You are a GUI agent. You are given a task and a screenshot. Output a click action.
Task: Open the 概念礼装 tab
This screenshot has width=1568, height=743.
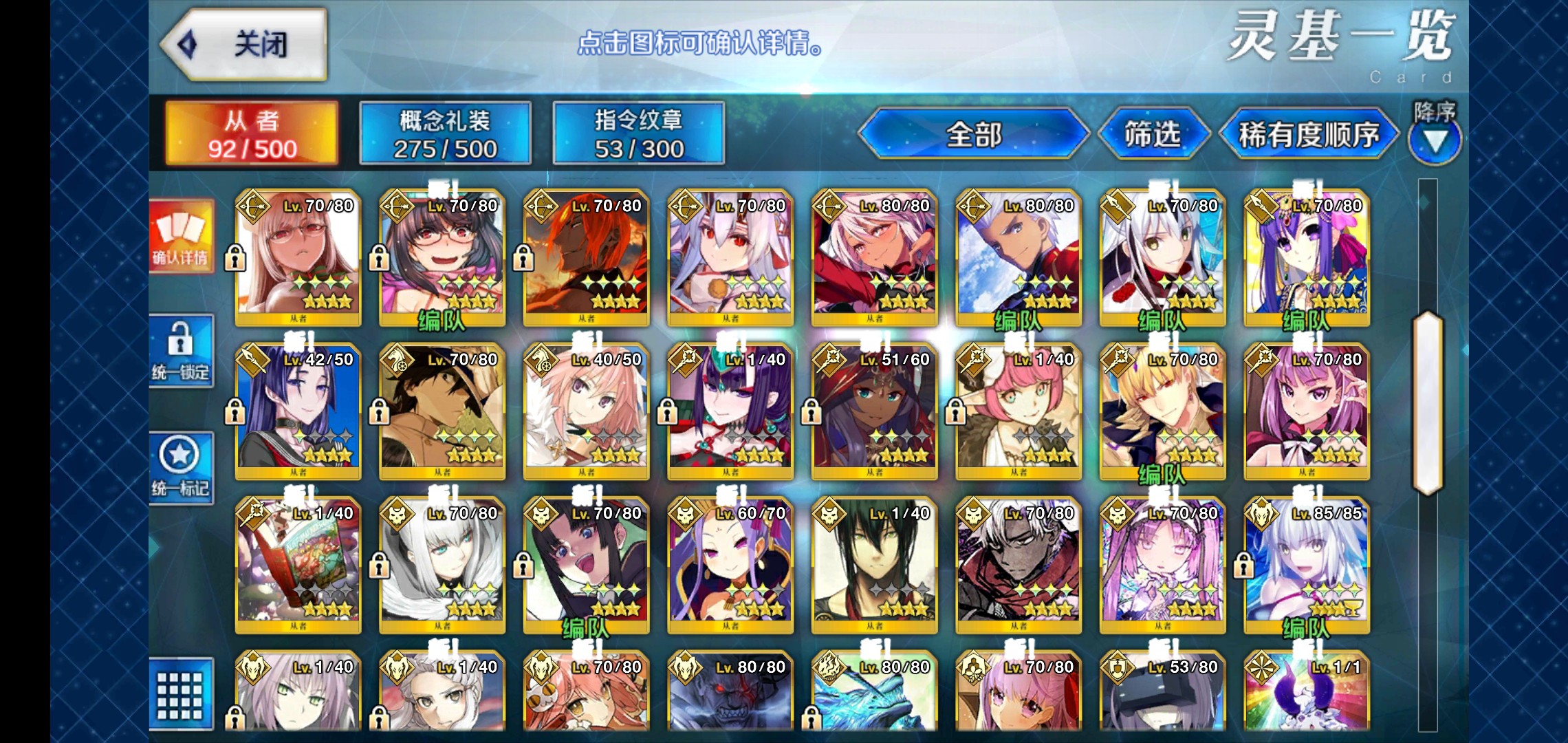tap(445, 134)
